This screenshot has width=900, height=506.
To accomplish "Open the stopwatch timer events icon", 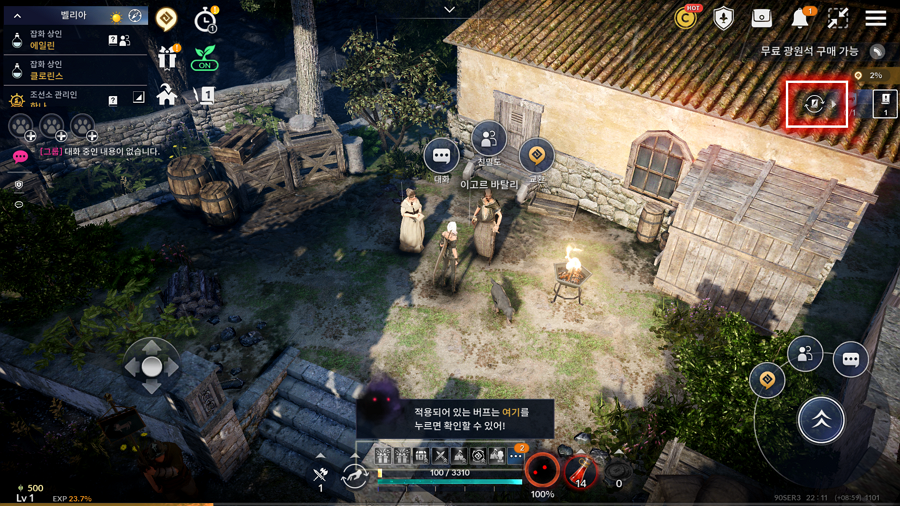I will click(x=205, y=19).
